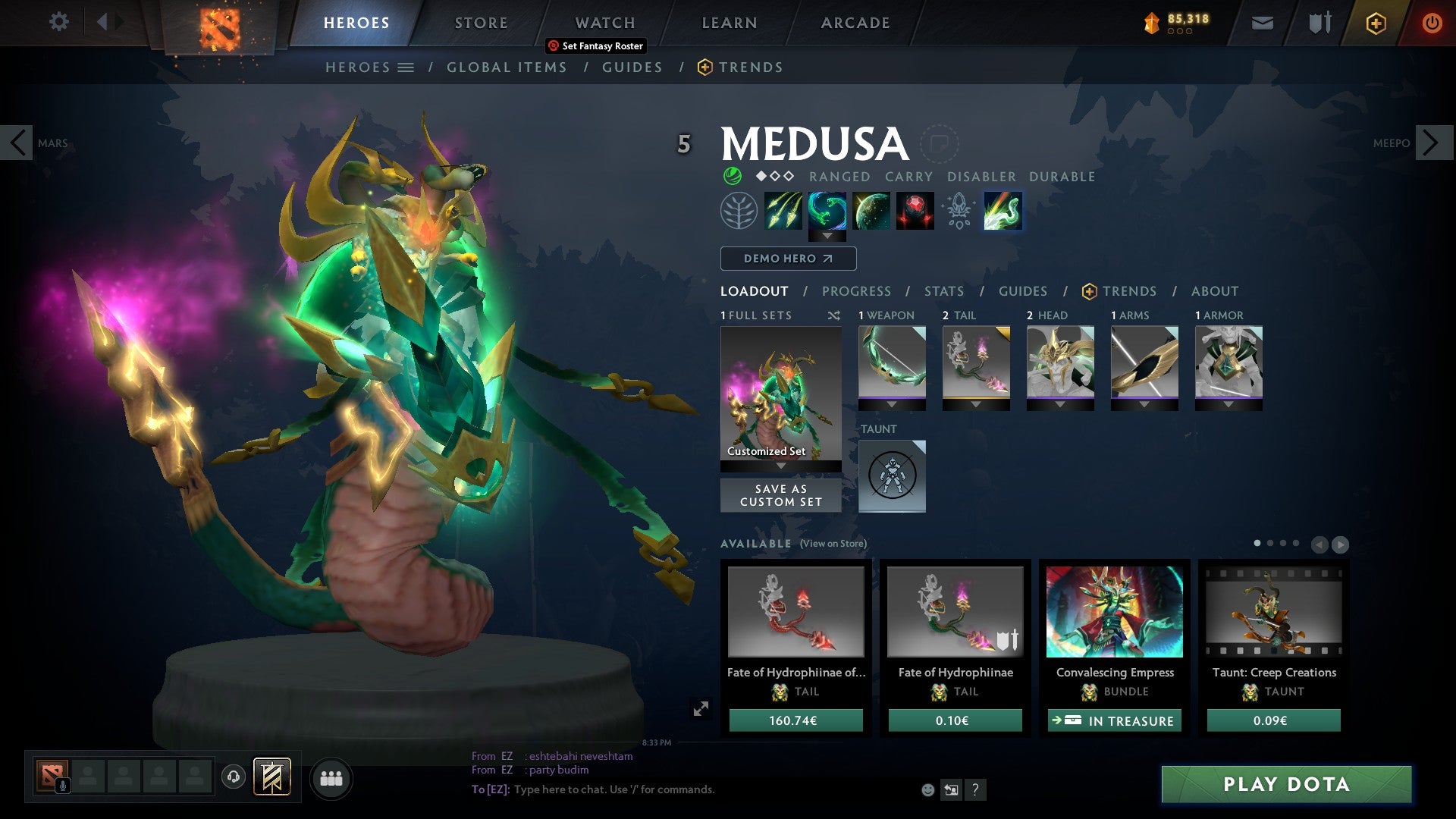Open the ARCADE menu item
The height and width of the screenshot is (819, 1456).
coord(855,23)
